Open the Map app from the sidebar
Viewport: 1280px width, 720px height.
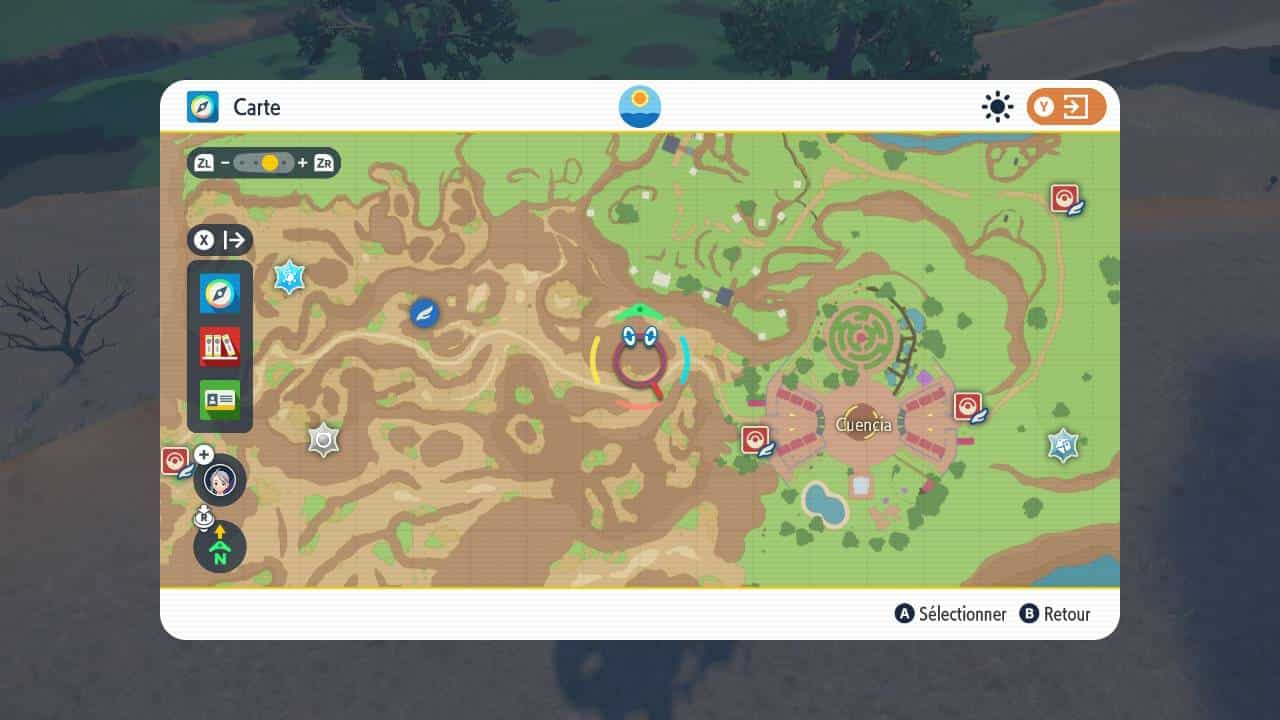point(220,293)
